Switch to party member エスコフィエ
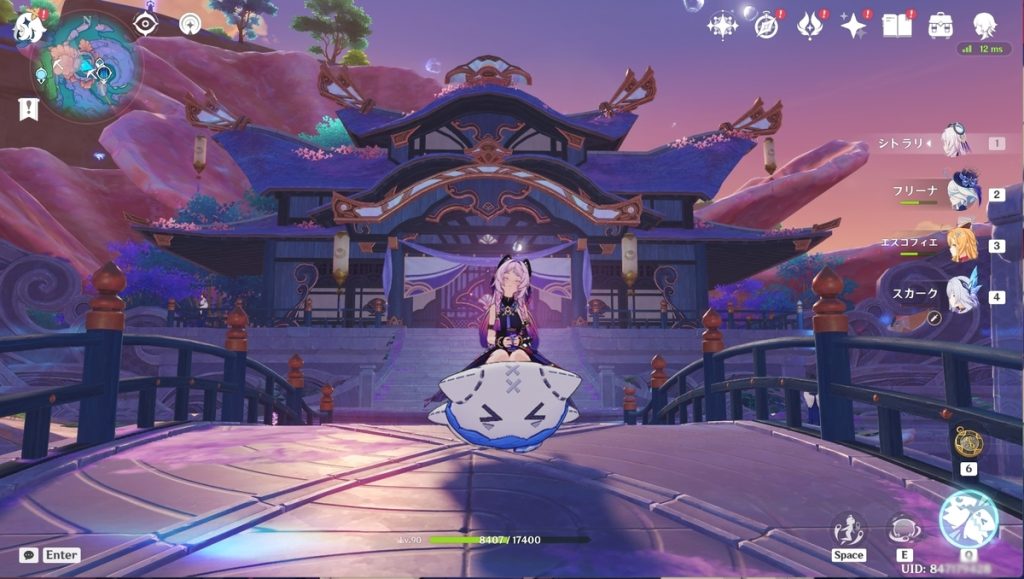 point(962,244)
